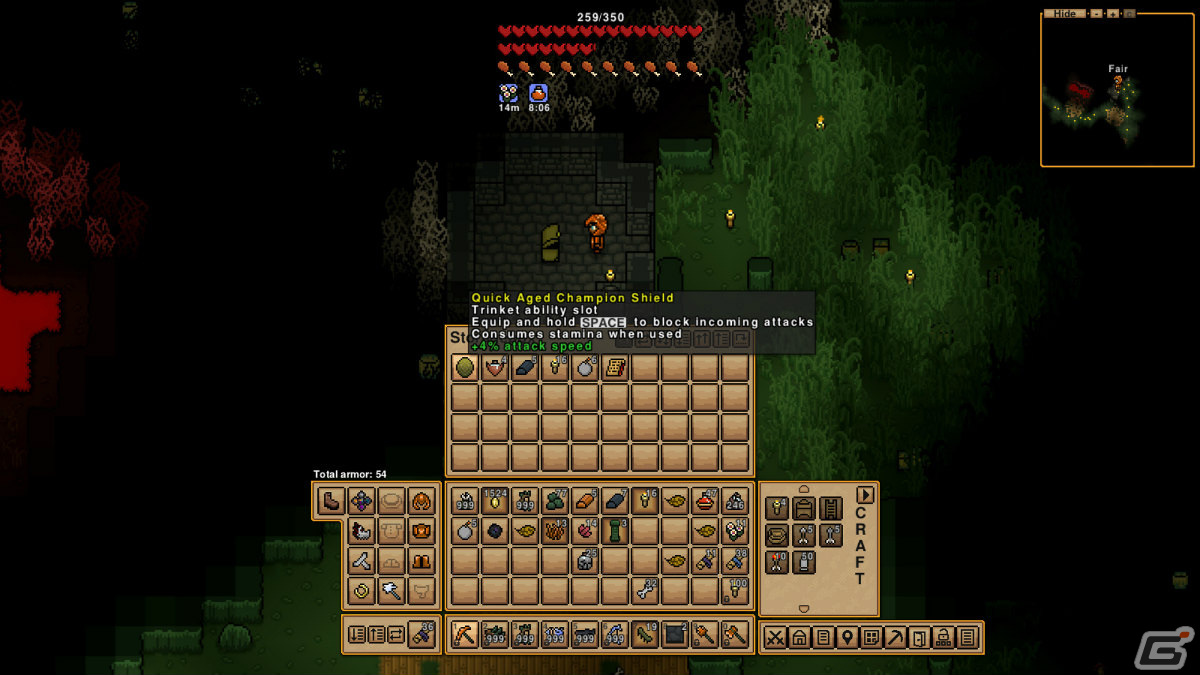Select the coin stack showing 1524
The height and width of the screenshot is (675, 1200).
coord(495,501)
